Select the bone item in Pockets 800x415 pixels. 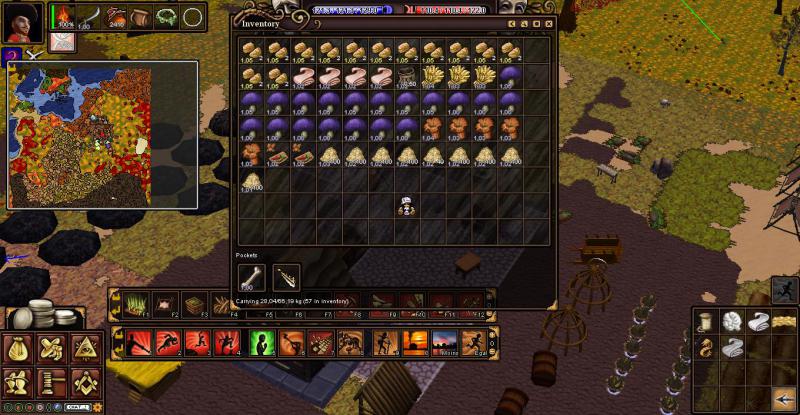[x=250, y=278]
